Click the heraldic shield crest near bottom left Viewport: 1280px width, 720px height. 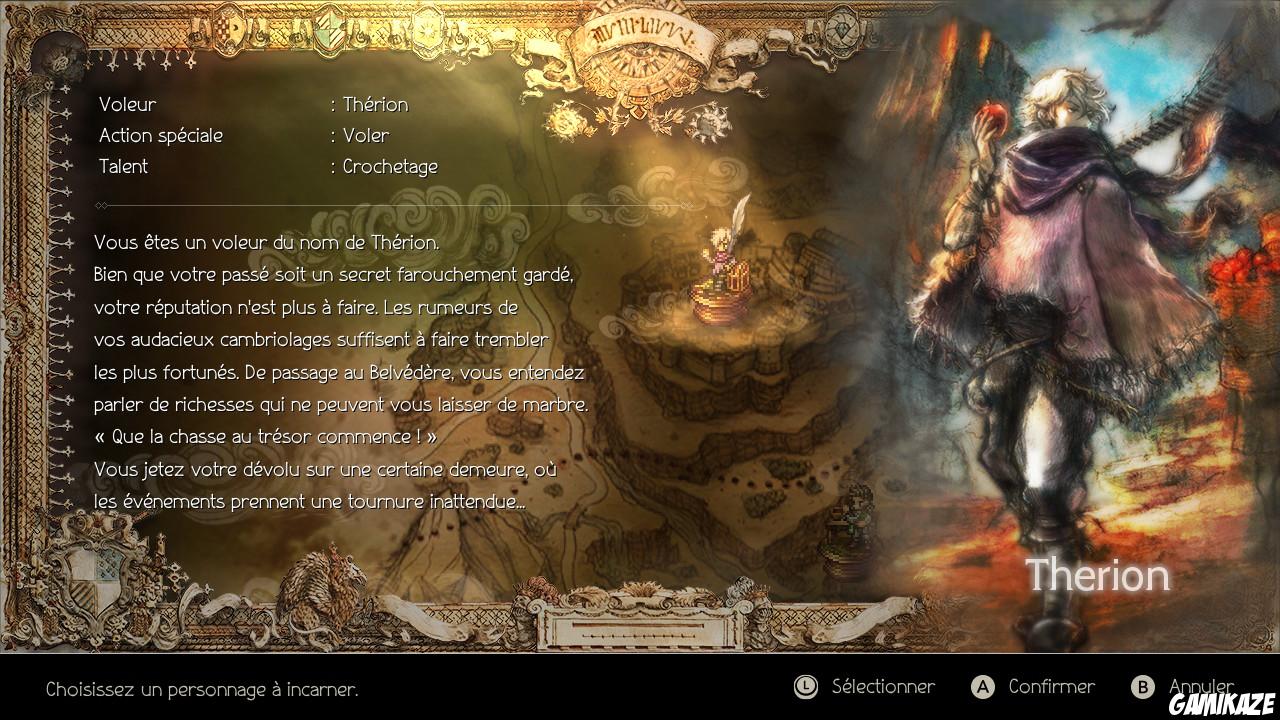[93, 580]
